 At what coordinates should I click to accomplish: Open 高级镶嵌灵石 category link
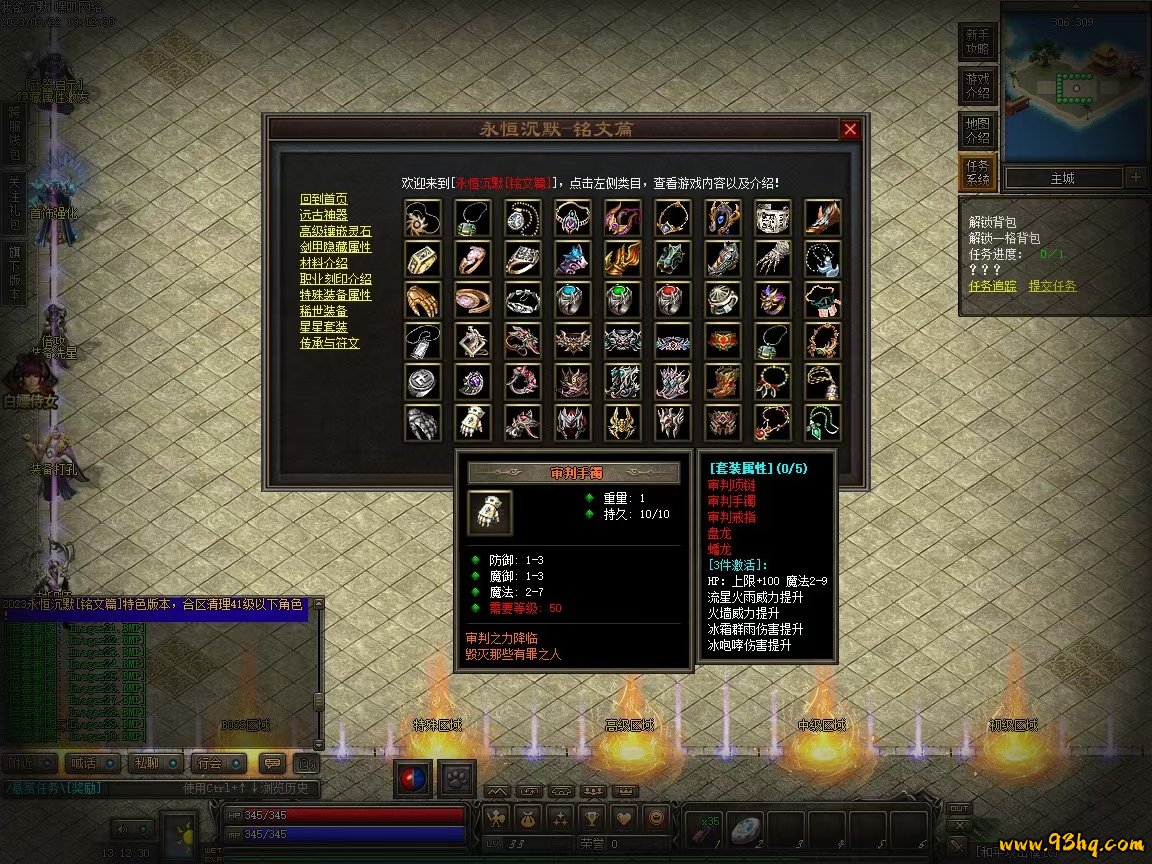[x=335, y=231]
